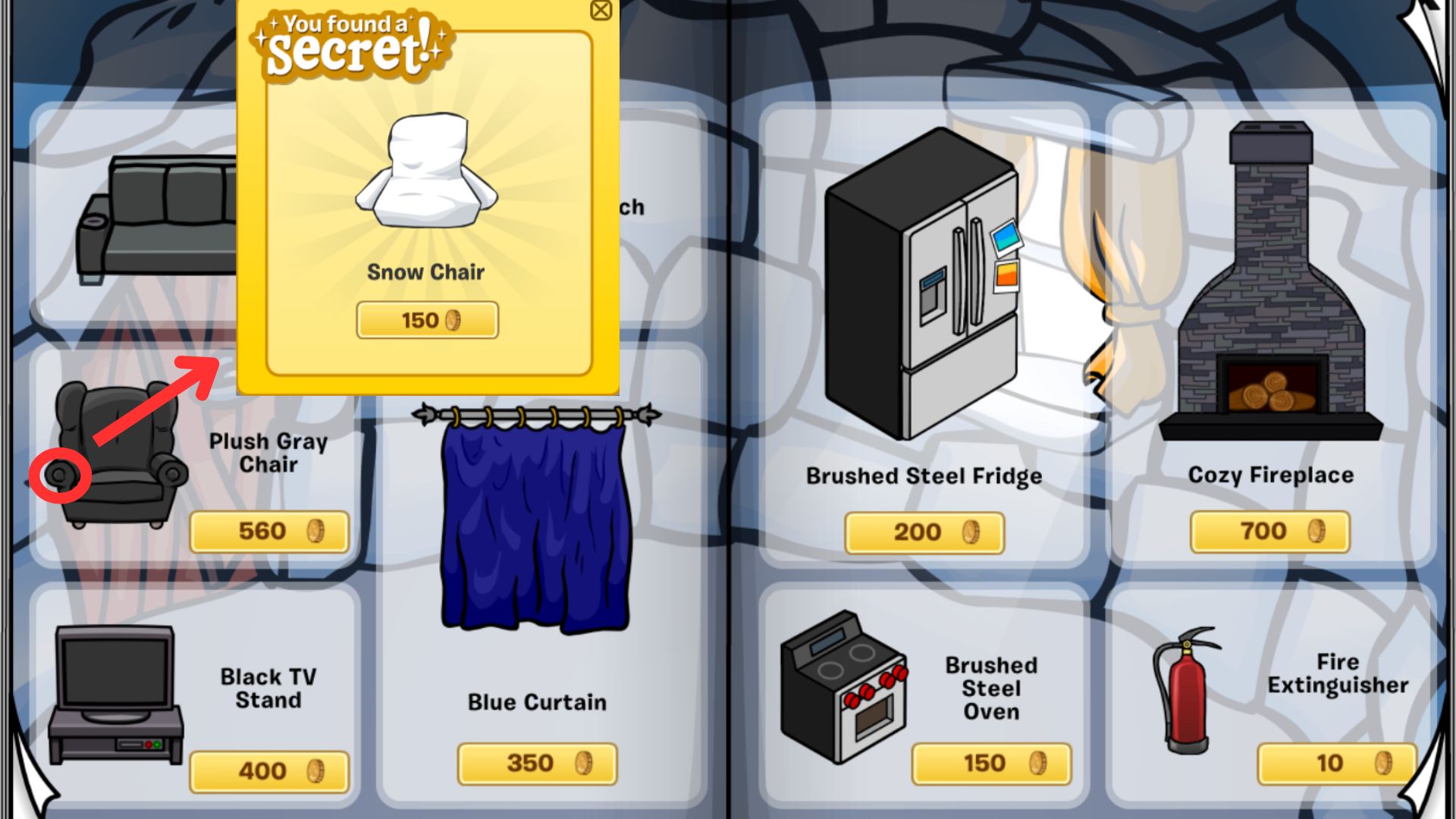The height and width of the screenshot is (819, 1456).
Task: Buy the Black TV Stand for 400
Action: point(269,770)
